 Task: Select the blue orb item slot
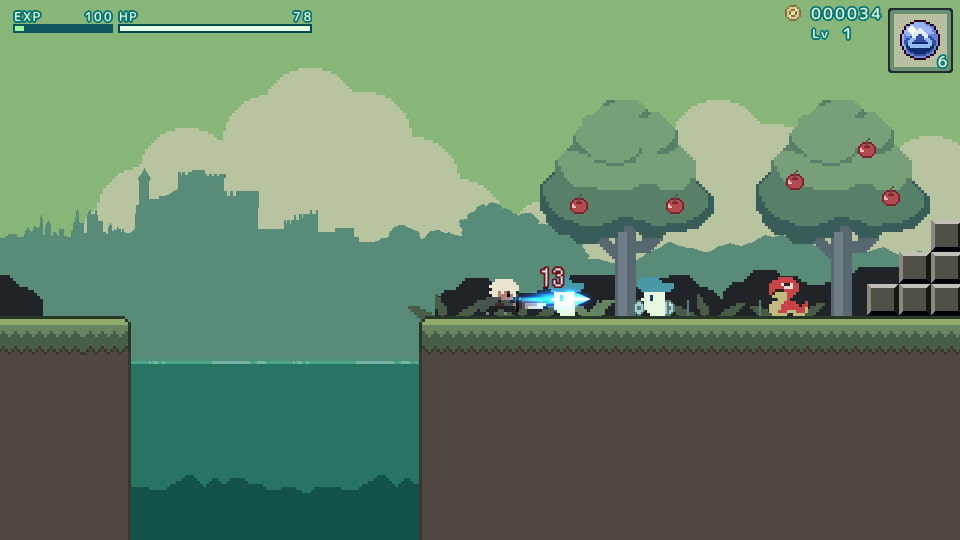919,40
